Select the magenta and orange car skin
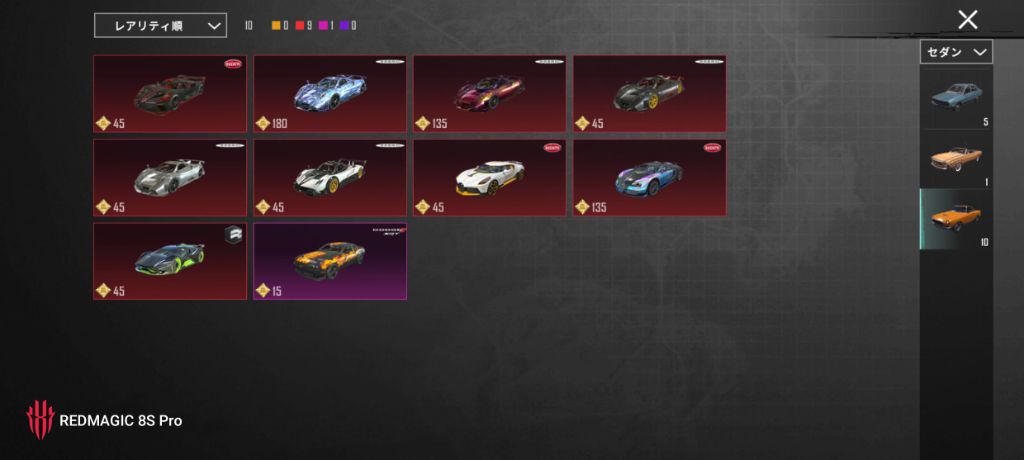The image size is (1024, 460). [x=490, y=94]
